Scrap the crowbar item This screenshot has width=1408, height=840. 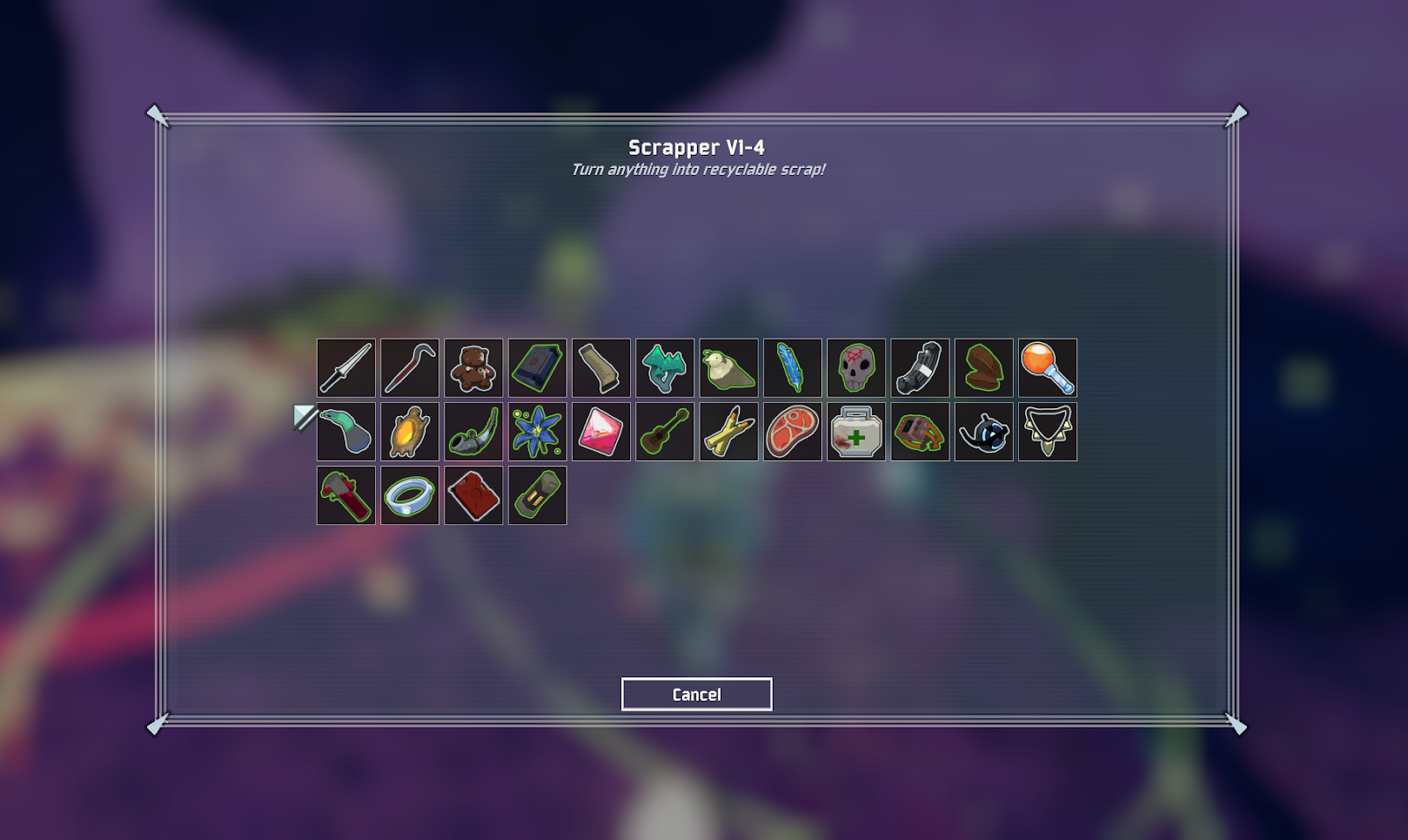point(410,368)
